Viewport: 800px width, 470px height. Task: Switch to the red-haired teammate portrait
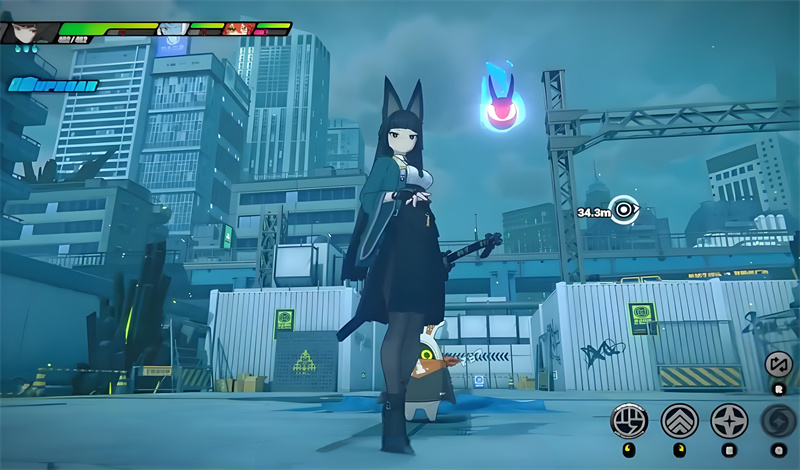pyautogui.click(x=237, y=31)
